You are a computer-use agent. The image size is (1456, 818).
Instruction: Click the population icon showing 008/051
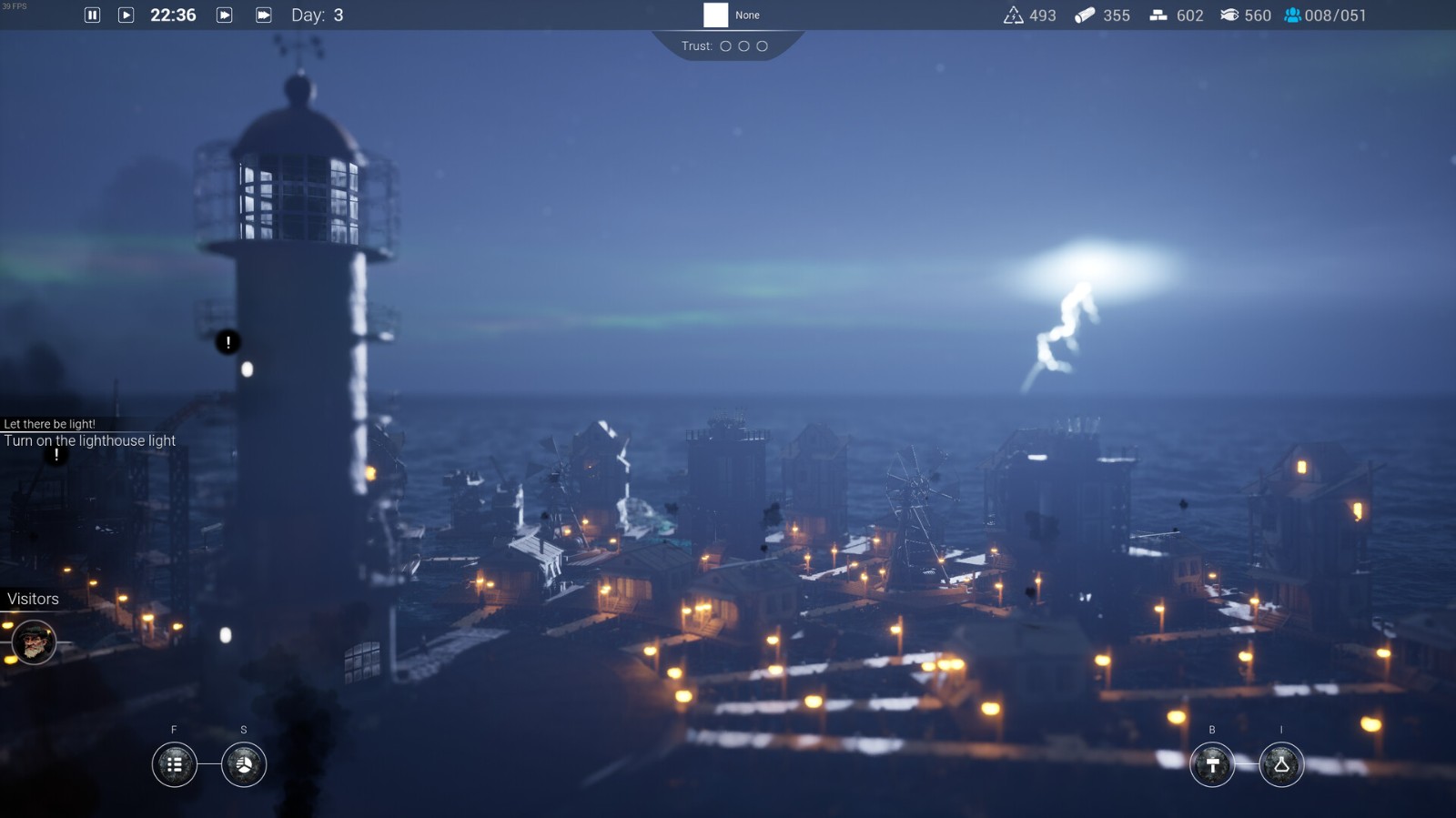tap(1293, 15)
